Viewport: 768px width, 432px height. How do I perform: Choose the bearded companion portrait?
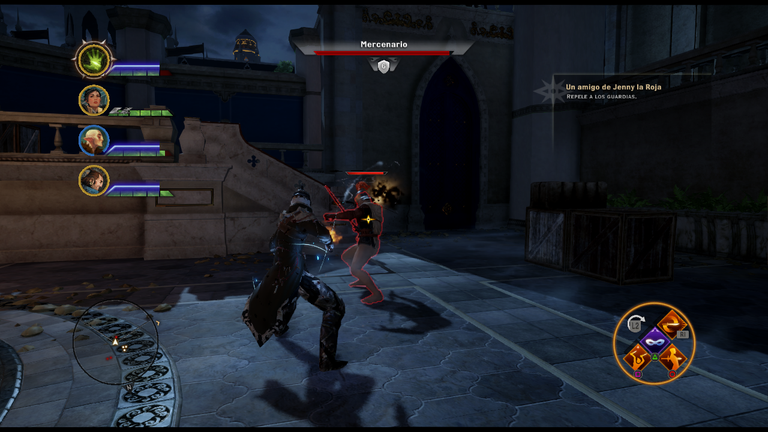coord(94,181)
